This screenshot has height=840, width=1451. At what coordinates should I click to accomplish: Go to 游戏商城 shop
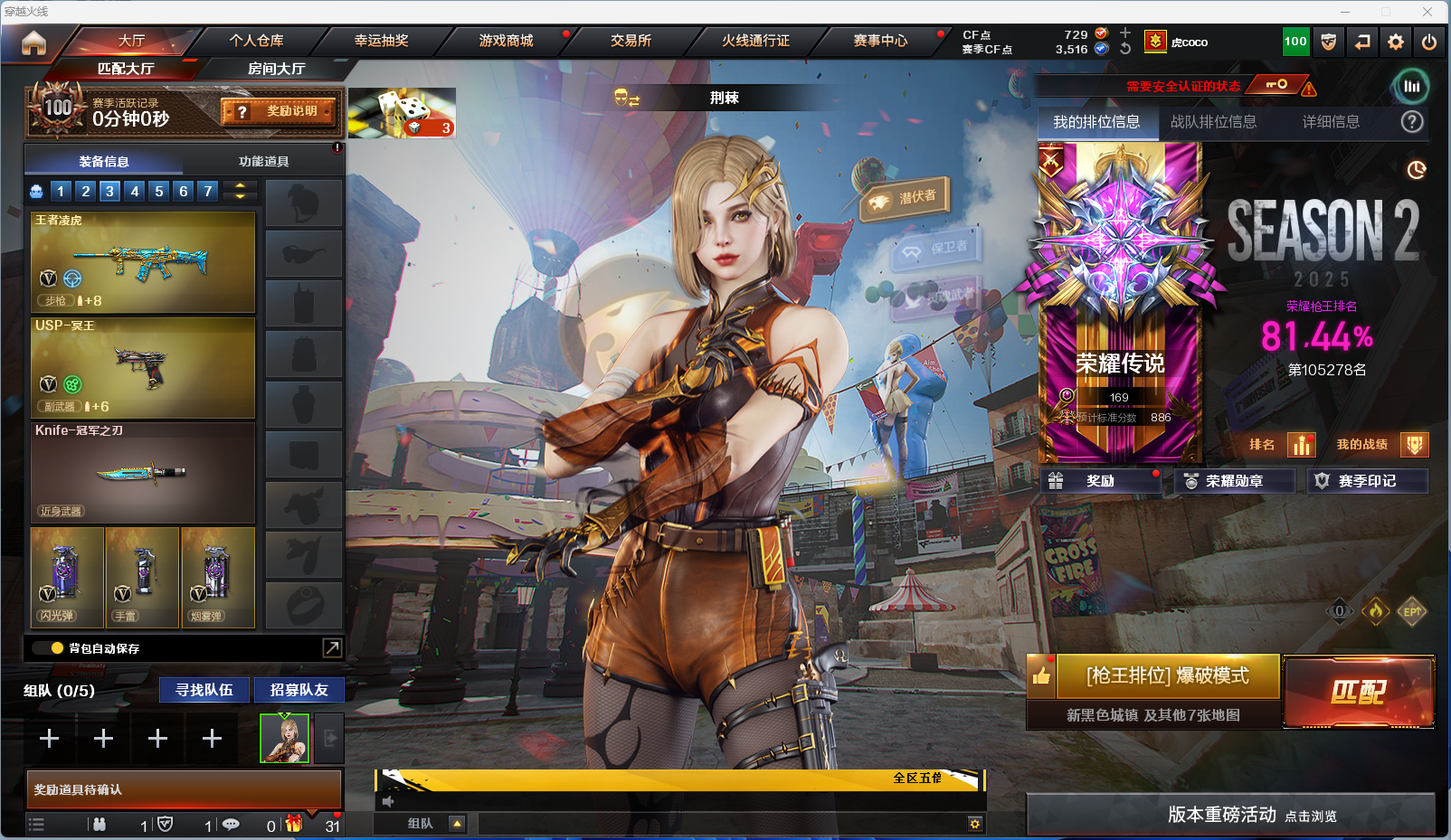pos(506,41)
